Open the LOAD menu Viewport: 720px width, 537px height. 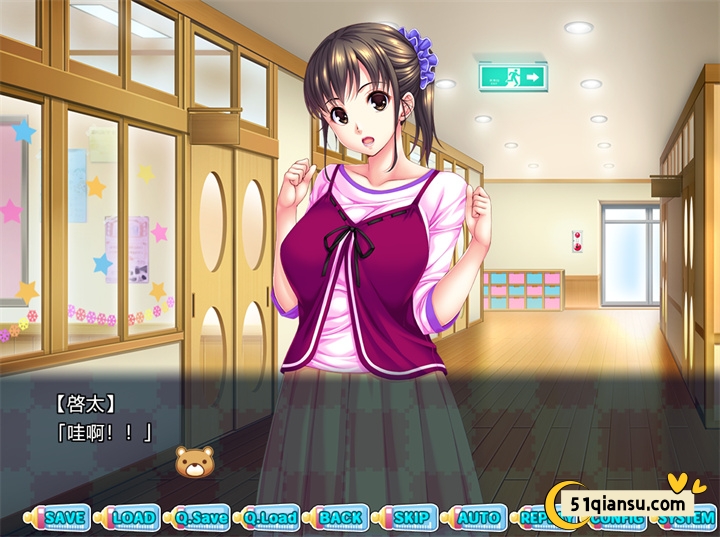[x=133, y=518]
